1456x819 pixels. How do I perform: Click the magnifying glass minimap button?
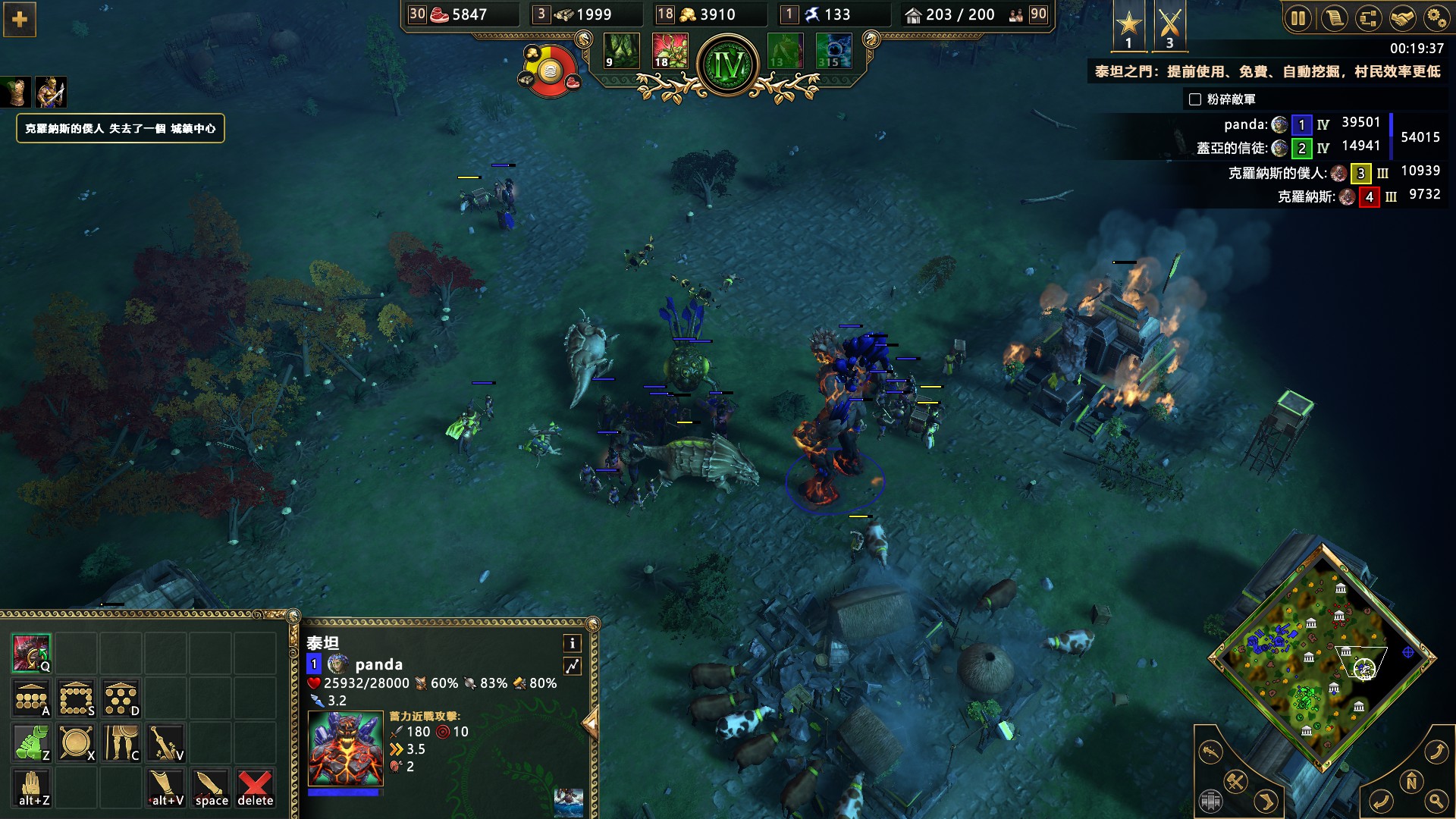pyautogui.click(x=1436, y=801)
